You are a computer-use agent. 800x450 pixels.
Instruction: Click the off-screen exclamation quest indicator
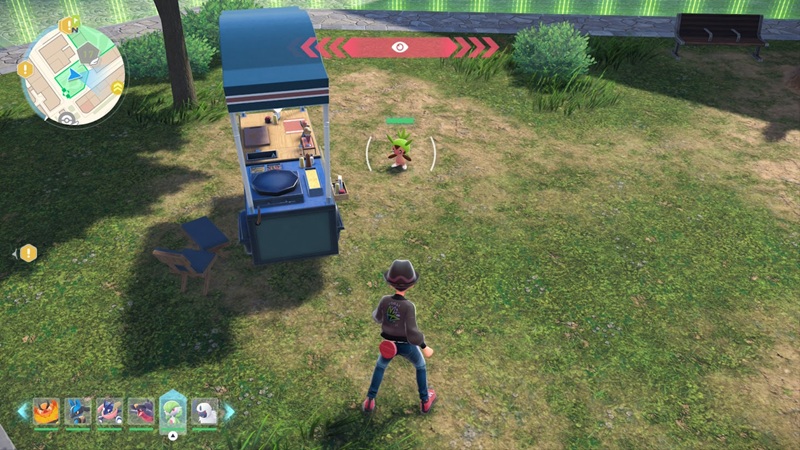tap(28, 253)
